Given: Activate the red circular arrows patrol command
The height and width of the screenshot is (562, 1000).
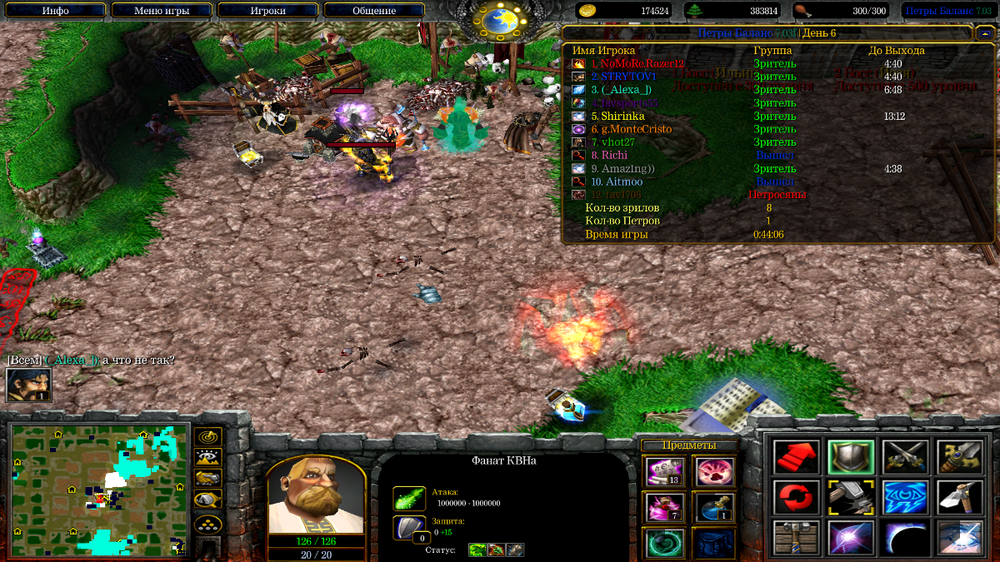Looking at the screenshot, I should click(797, 498).
